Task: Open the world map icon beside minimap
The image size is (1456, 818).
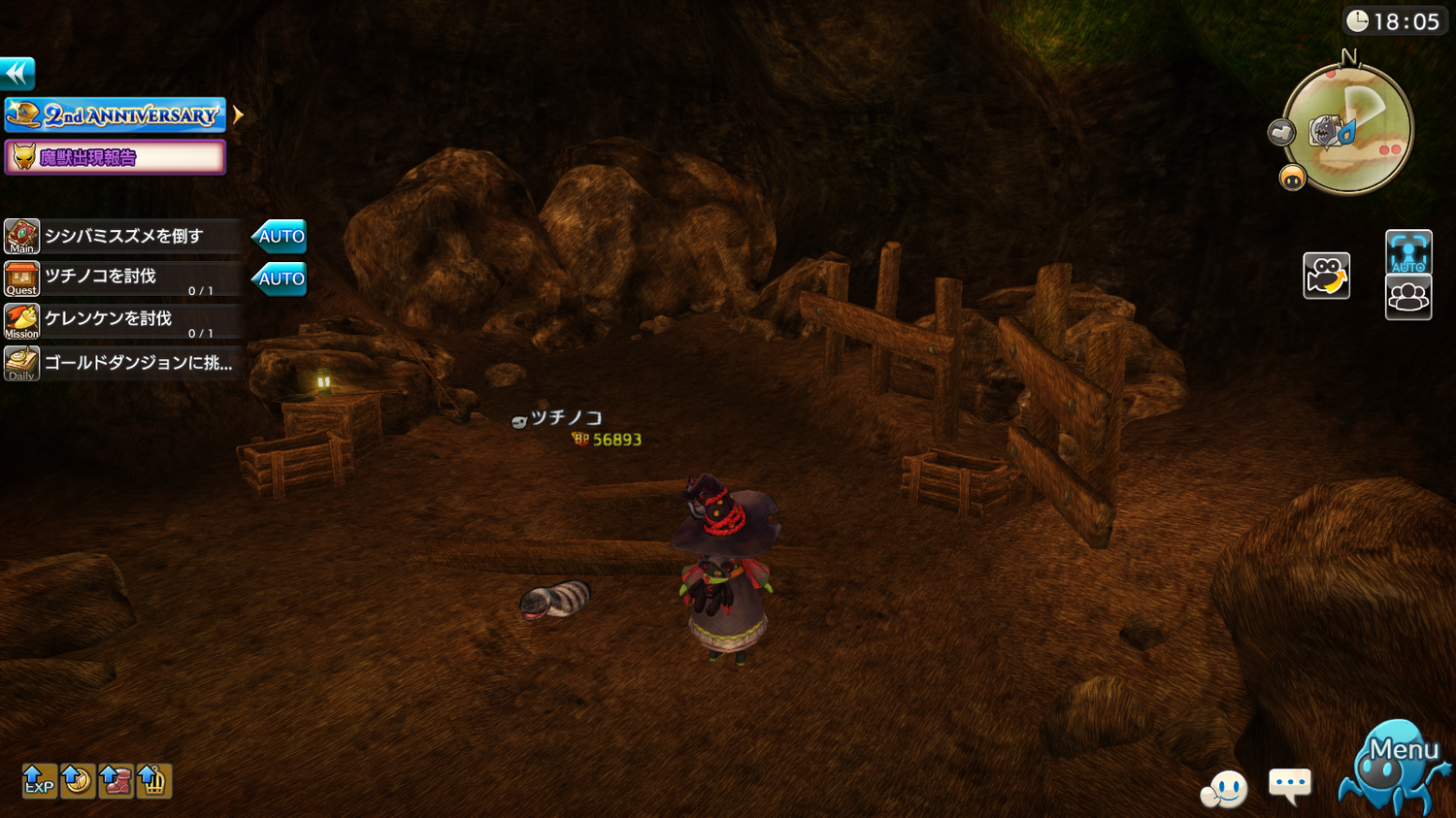Action: pos(1281,132)
